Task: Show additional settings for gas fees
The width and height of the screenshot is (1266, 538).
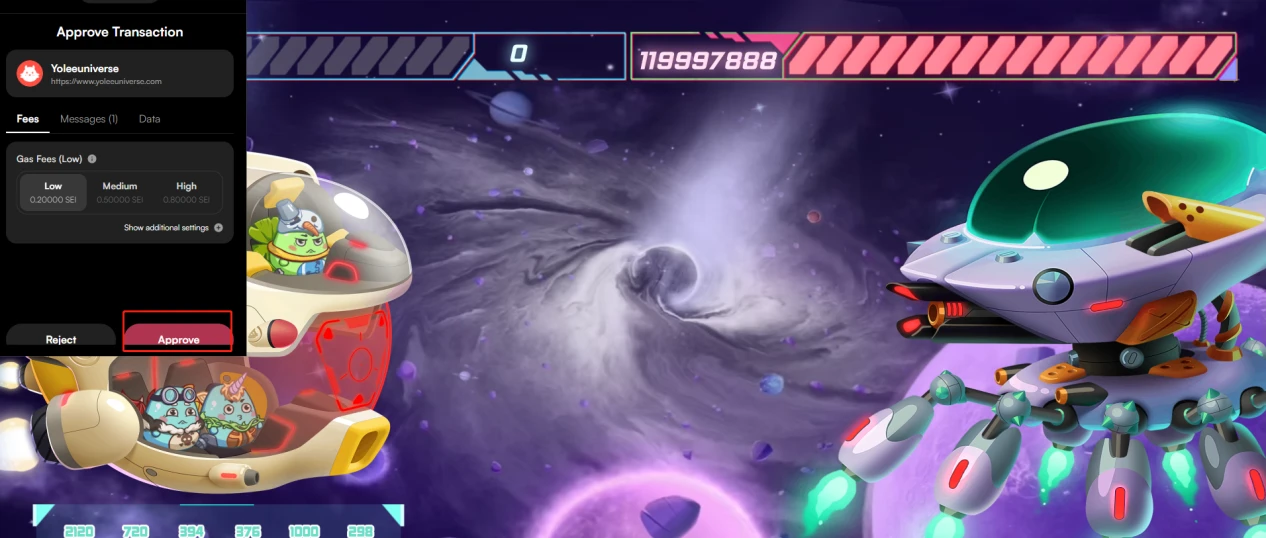Action: pyautogui.click(x=173, y=228)
